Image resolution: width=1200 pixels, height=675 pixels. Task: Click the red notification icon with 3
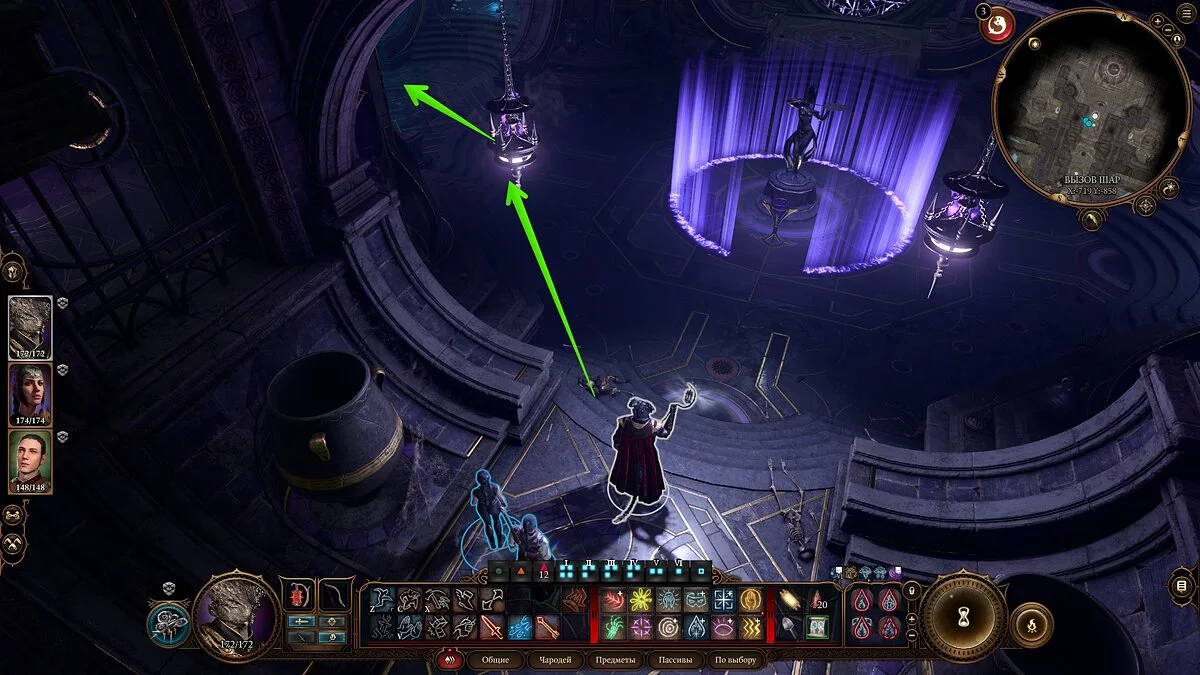996,26
